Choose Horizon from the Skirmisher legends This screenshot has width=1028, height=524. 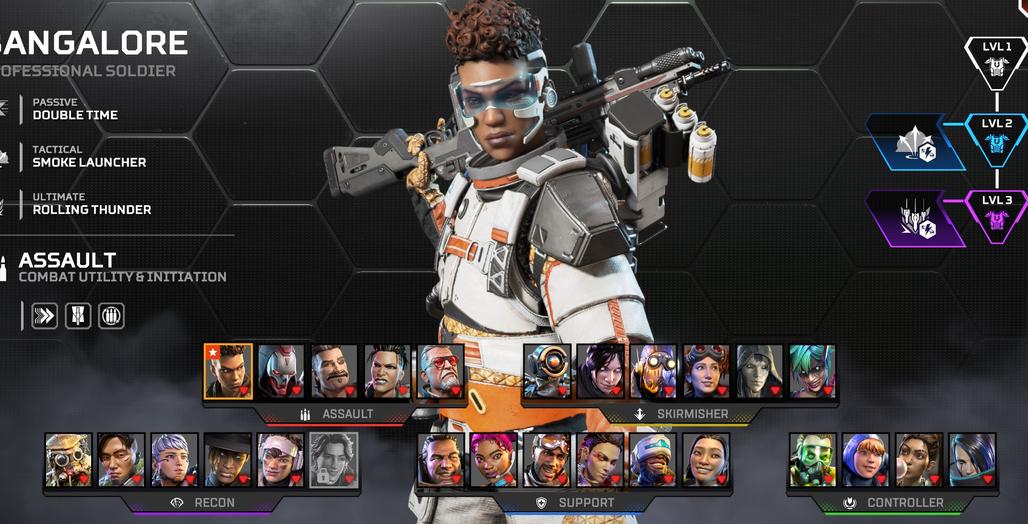[707, 371]
